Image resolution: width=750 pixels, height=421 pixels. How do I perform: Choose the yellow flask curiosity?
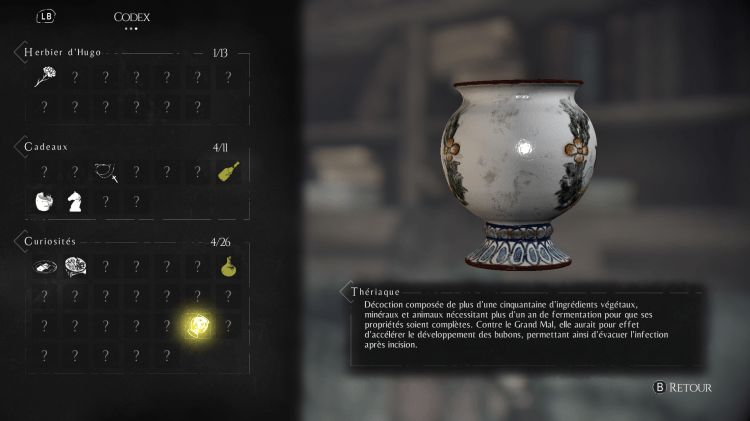click(228, 267)
